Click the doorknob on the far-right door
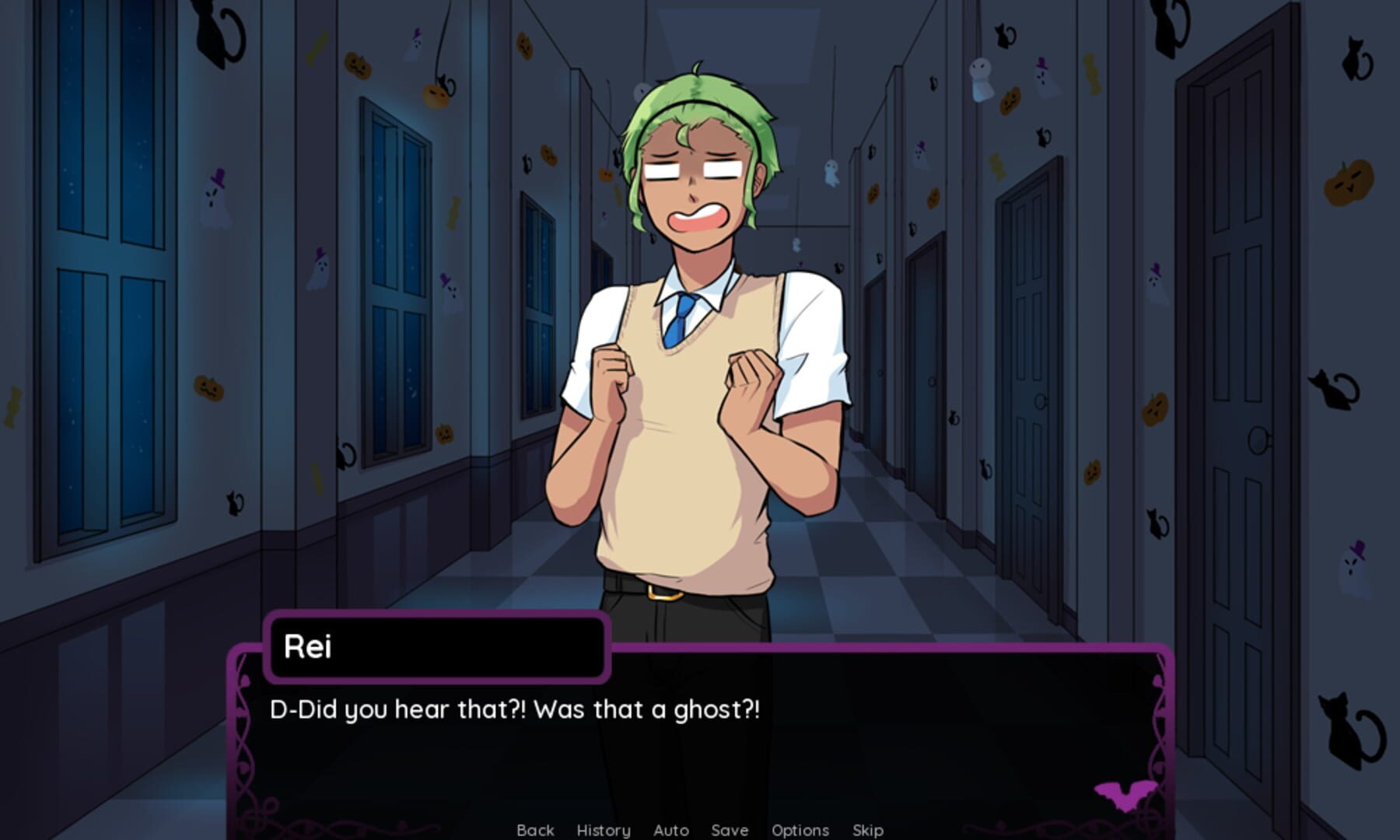Screen dimensions: 1400x840 click(1259, 439)
